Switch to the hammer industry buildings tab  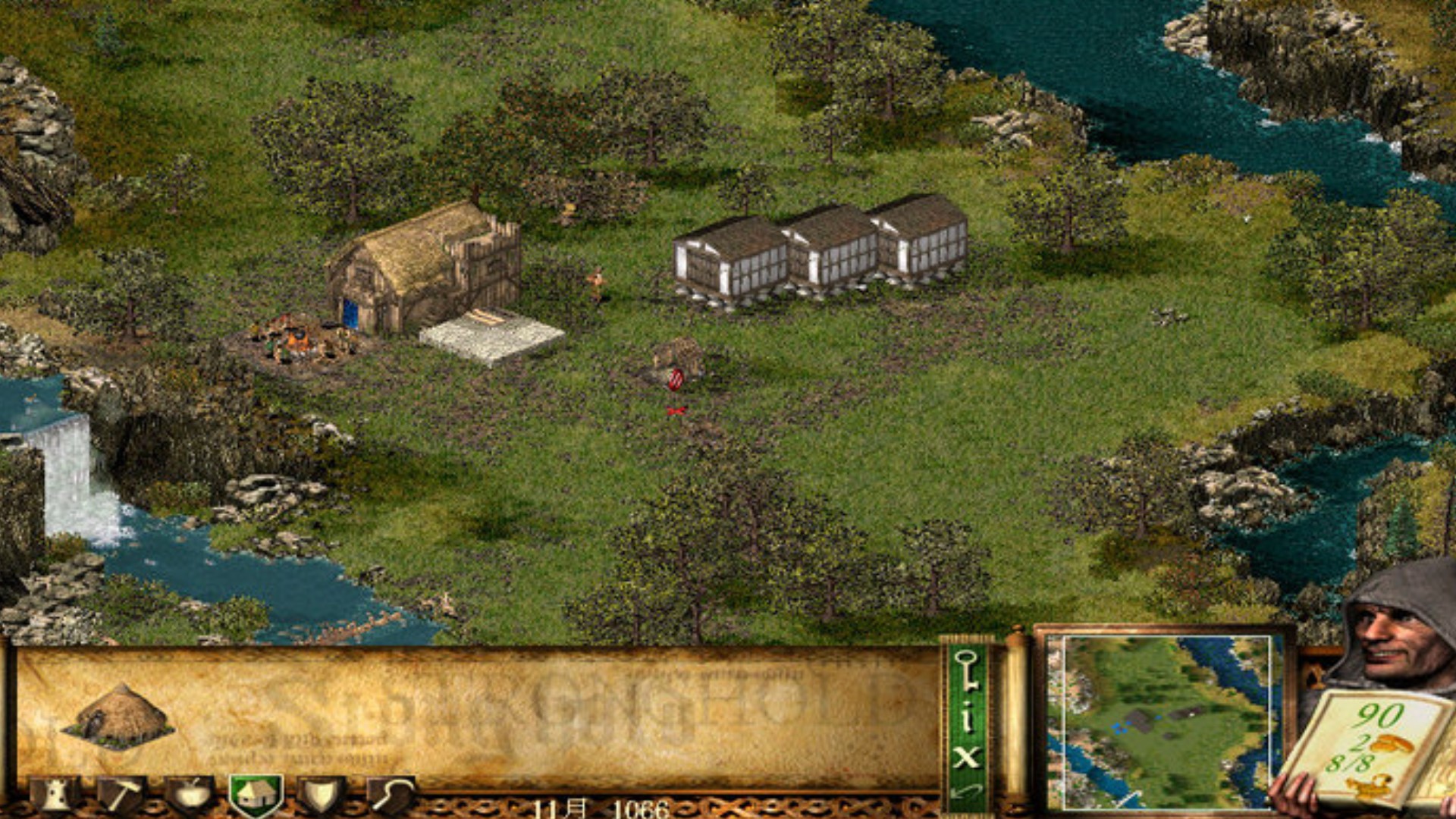(121, 795)
